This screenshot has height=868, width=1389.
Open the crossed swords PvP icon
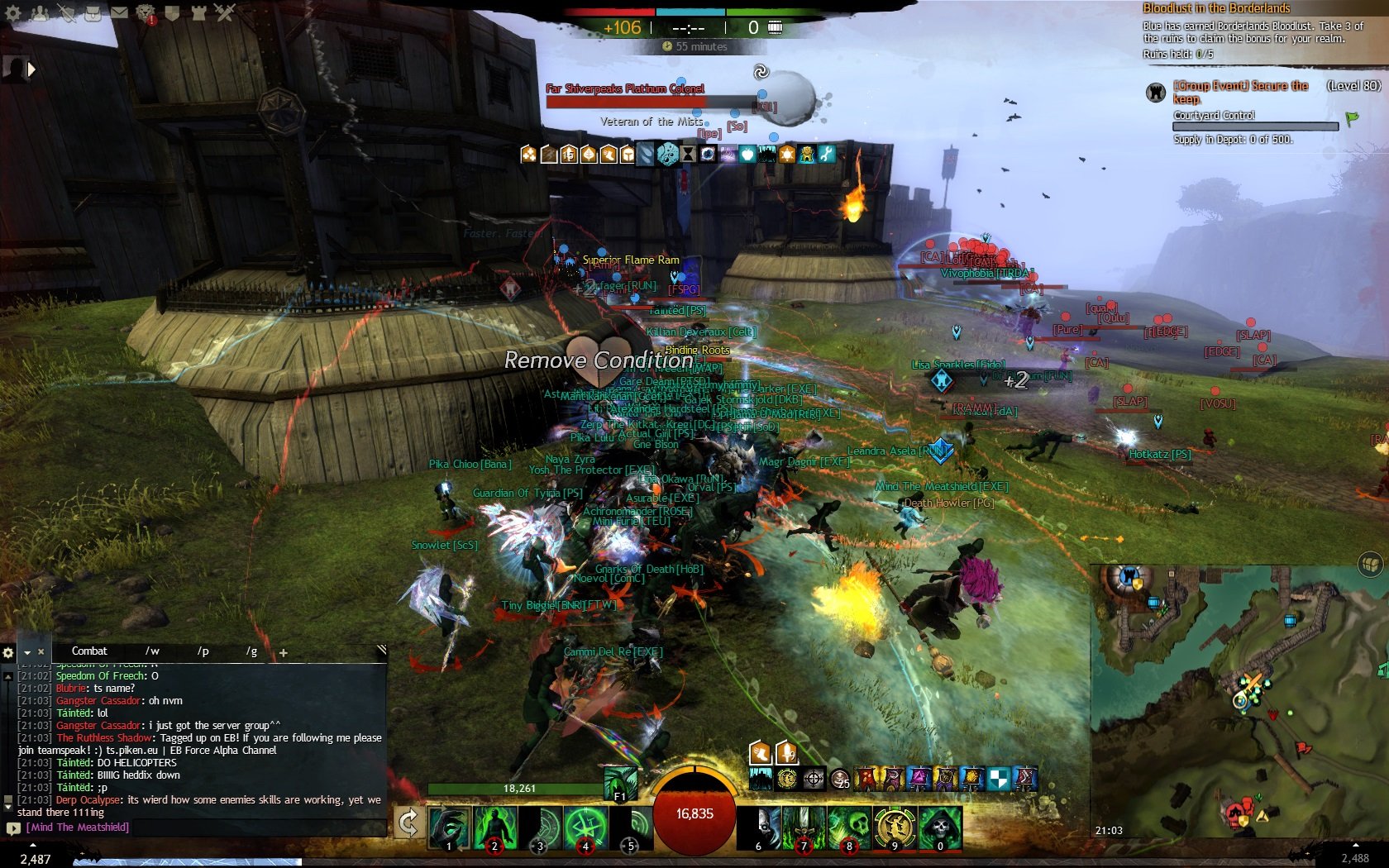click(225, 12)
